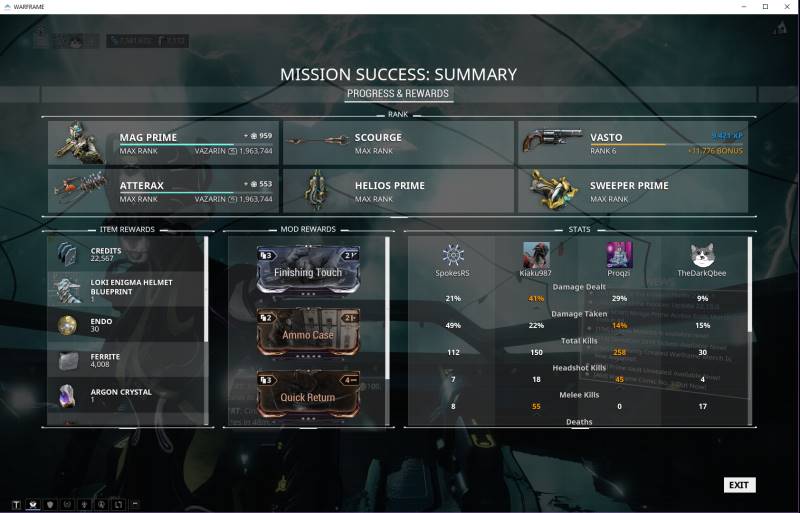Screen dimensions: 800x513
Task: Close the Warframe window
Action: pyautogui.click(x=787, y=6)
